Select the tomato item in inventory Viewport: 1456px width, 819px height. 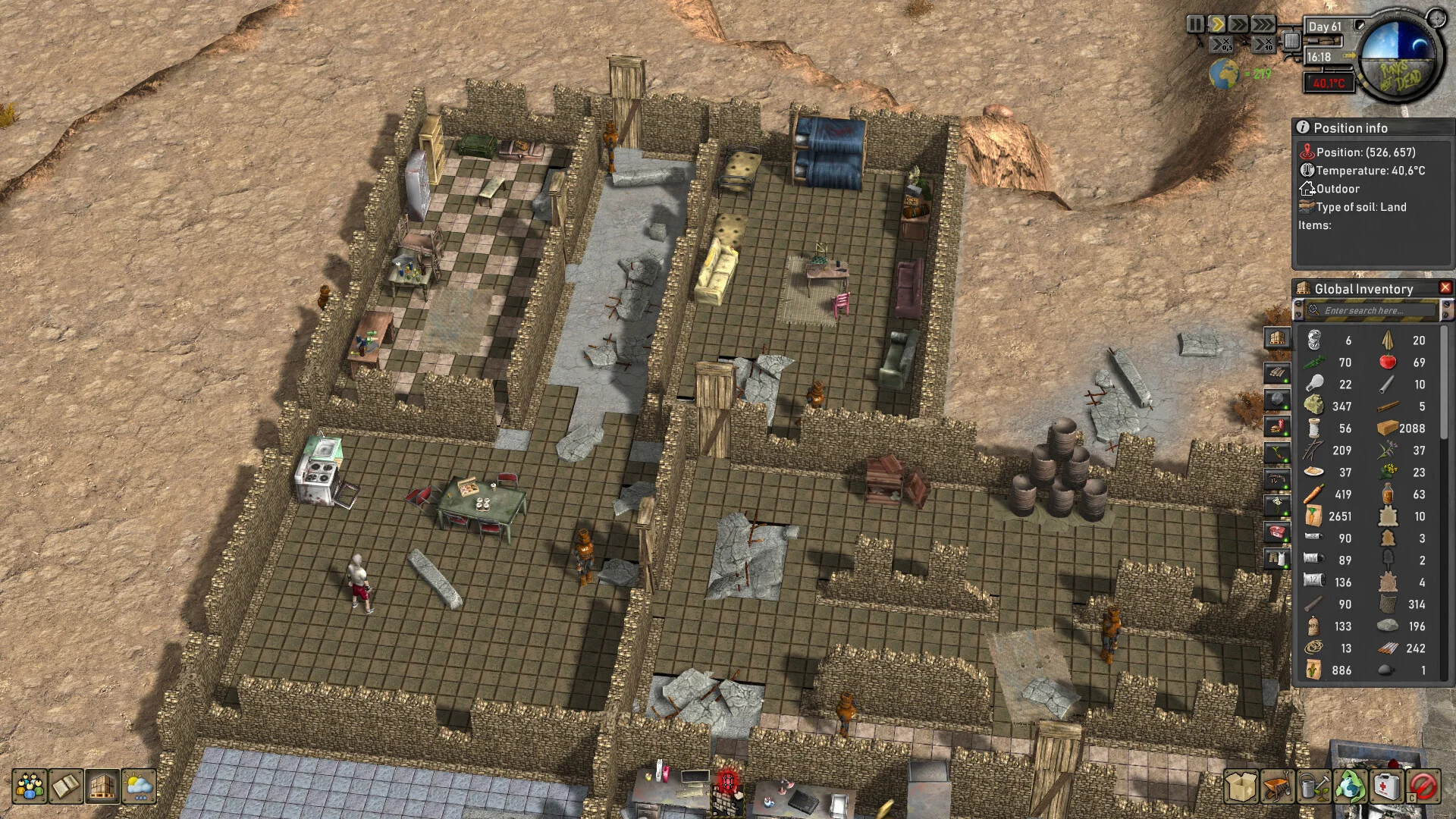point(1388,362)
